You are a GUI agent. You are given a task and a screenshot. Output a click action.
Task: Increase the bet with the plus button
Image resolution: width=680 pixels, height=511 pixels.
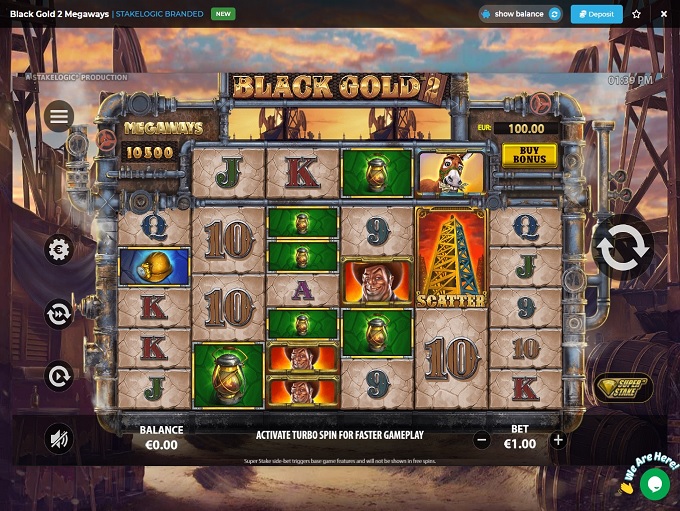558,440
